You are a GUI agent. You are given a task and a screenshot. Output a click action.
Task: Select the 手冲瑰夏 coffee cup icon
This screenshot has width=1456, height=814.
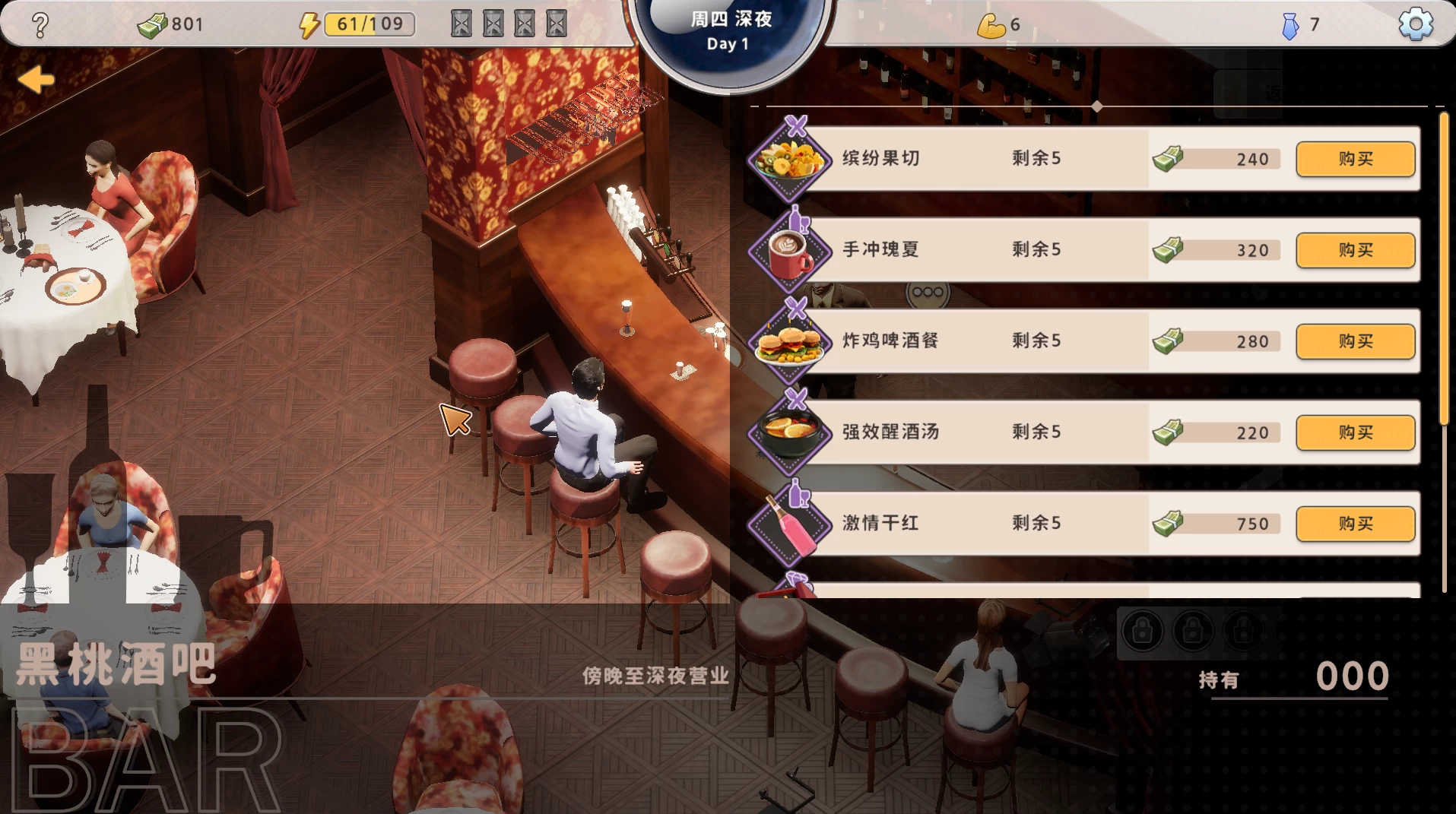pos(791,250)
